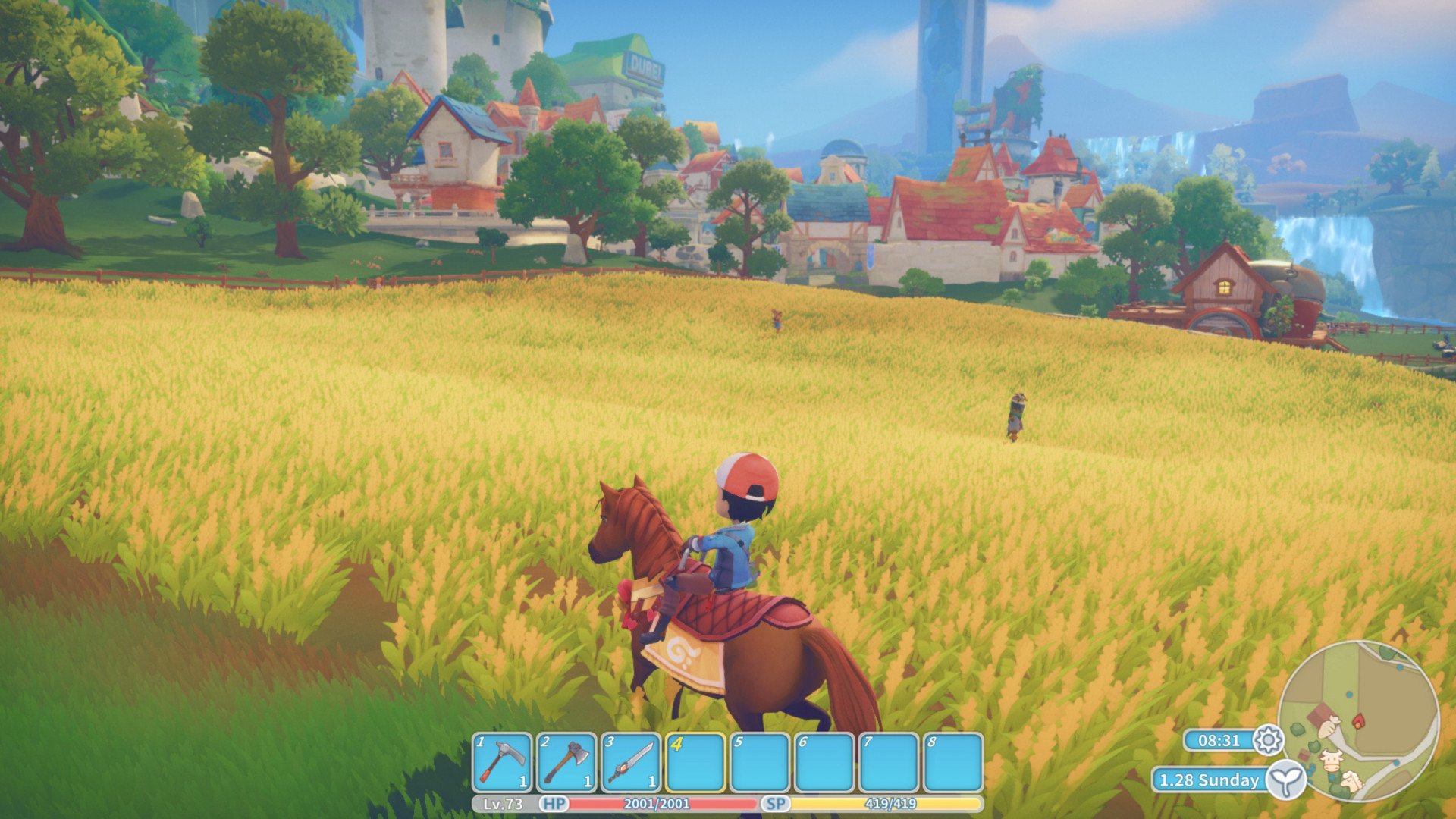Equip the axe in hotbar slot 2
Screen dimensions: 1456x819
(x=566, y=762)
